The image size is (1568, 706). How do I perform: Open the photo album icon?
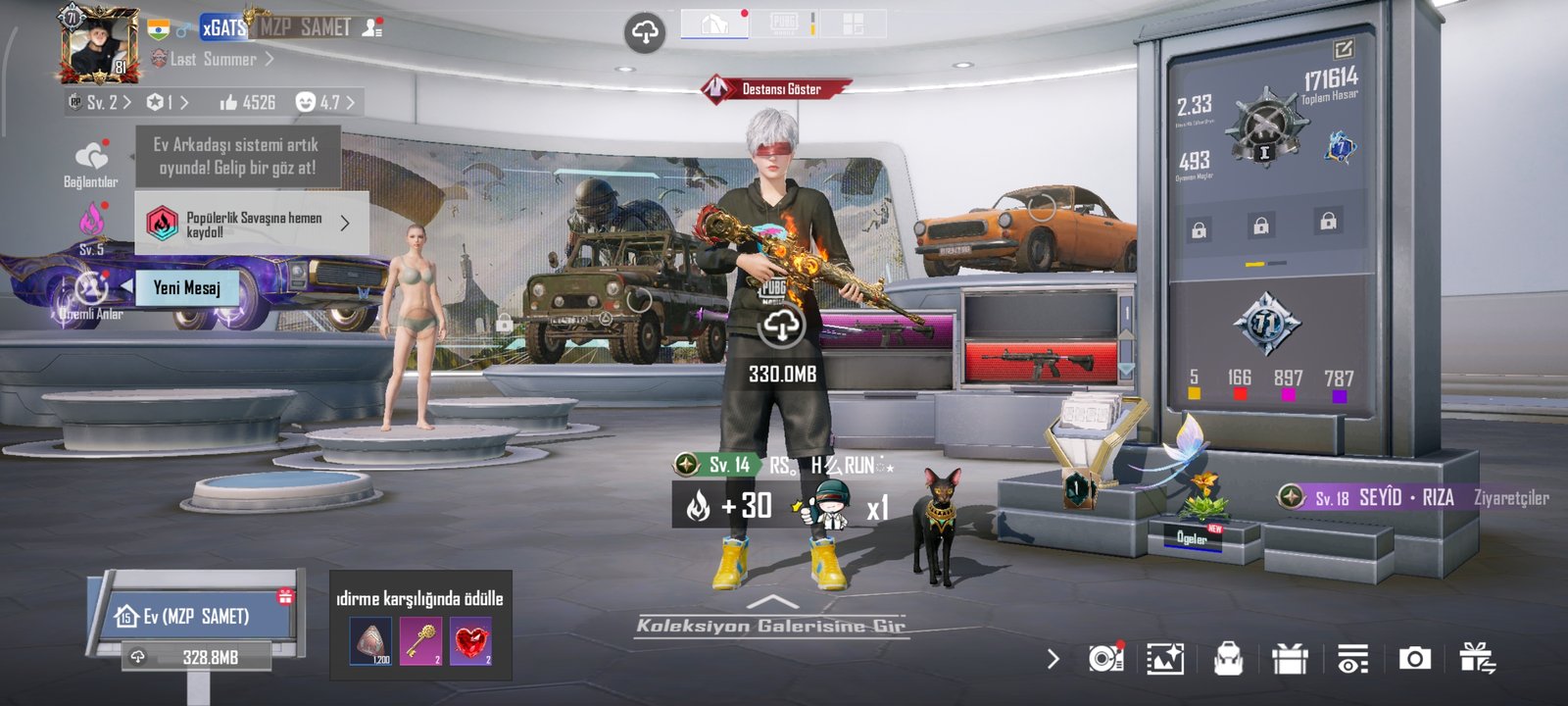click(x=1165, y=659)
